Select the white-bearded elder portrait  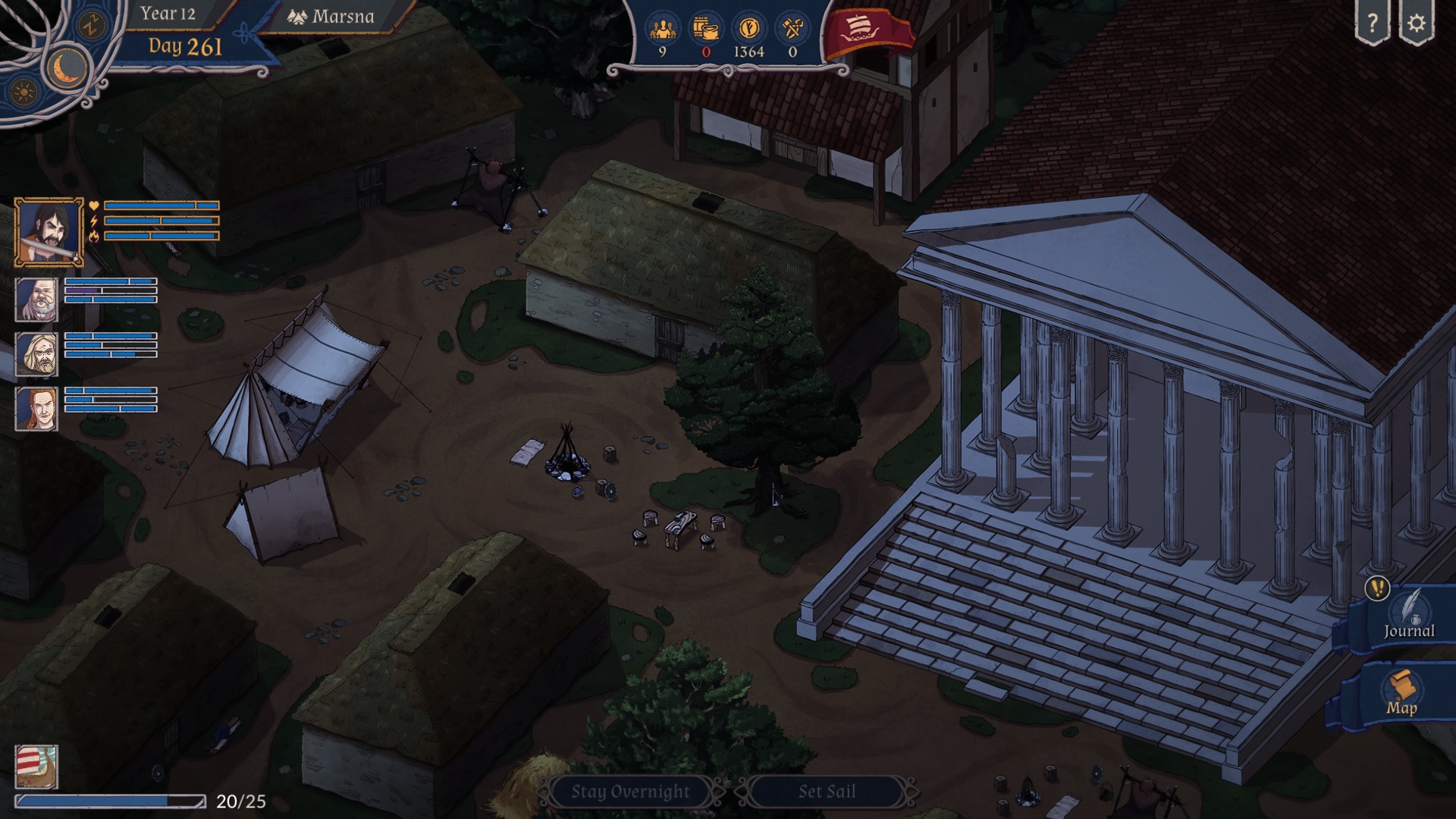36,300
